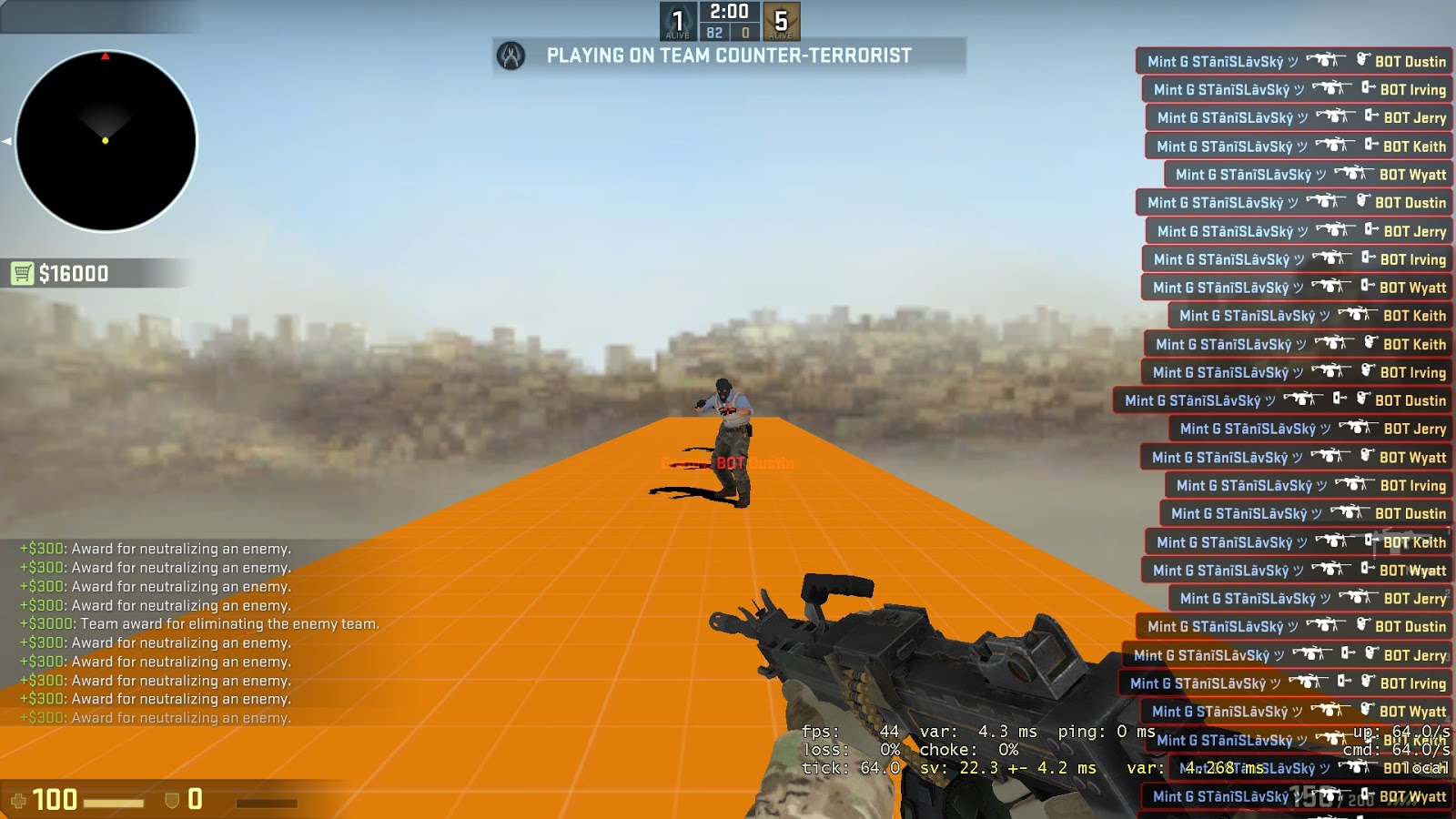Click the $16000 money amount text
This screenshot has width=1456, height=819.
pos(73,273)
